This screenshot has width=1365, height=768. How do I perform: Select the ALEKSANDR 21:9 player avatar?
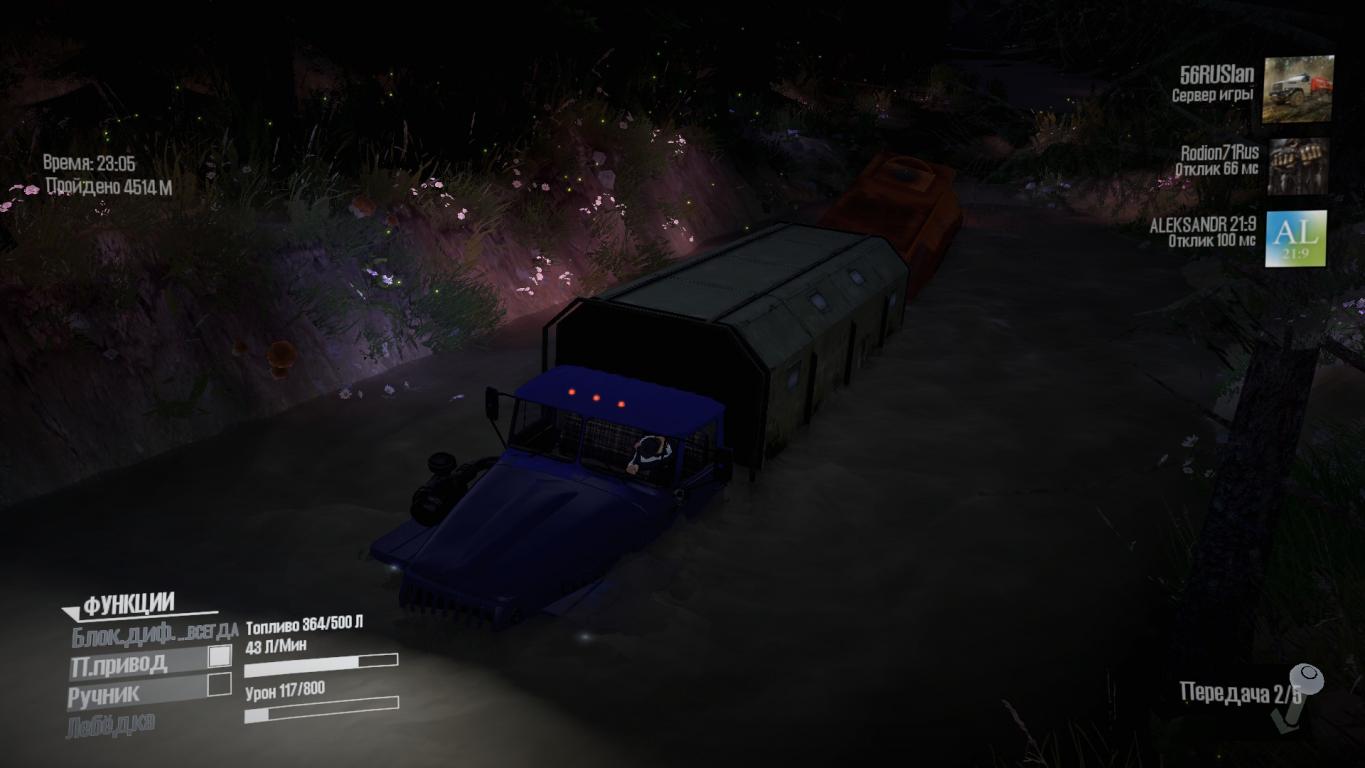pyautogui.click(x=1296, y=239)
